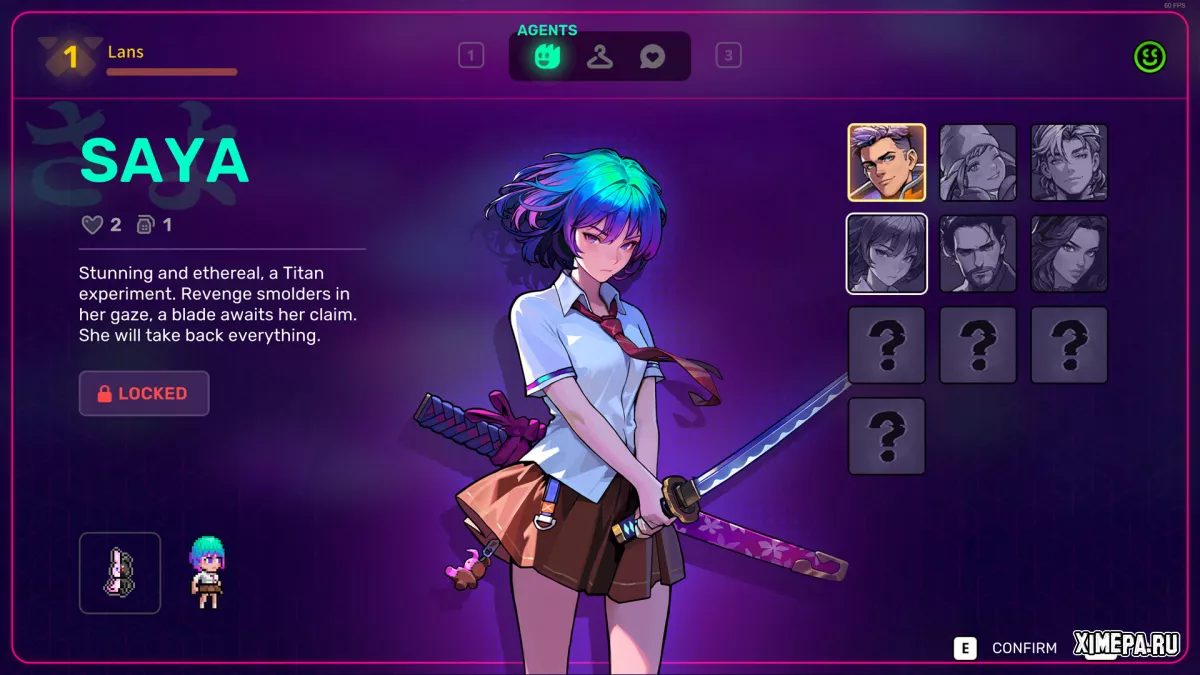Open the clothes hanger outfits tab
The width and height of the screenshot is (1200, 675).
600,56
